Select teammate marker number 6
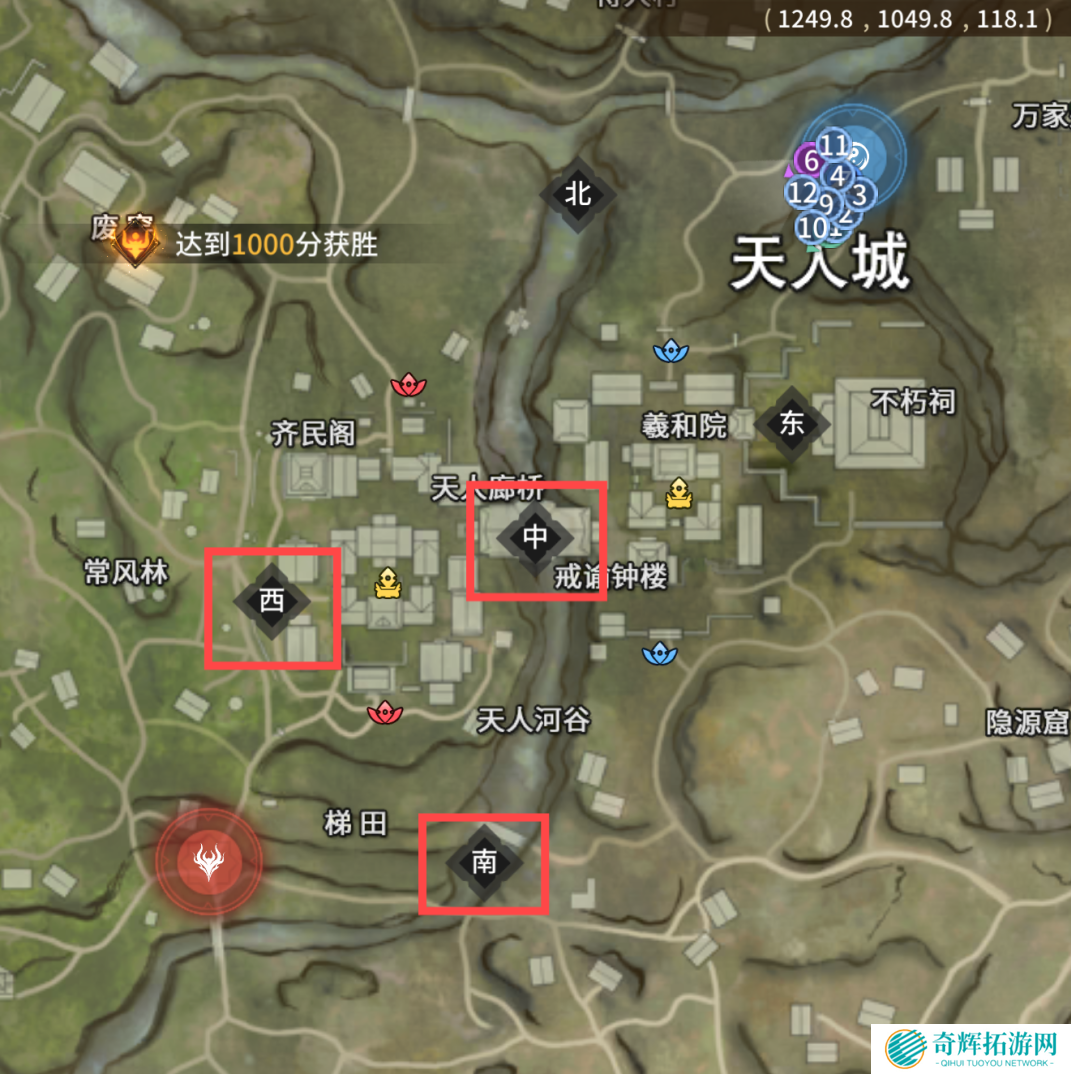1071x1074 pixels. coord(811,161)
